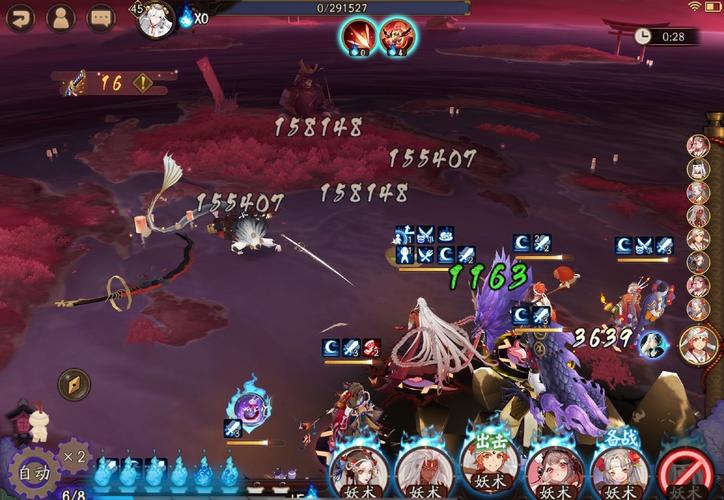
Task: Tap the compass marker button
Action: tap(74, 384)
